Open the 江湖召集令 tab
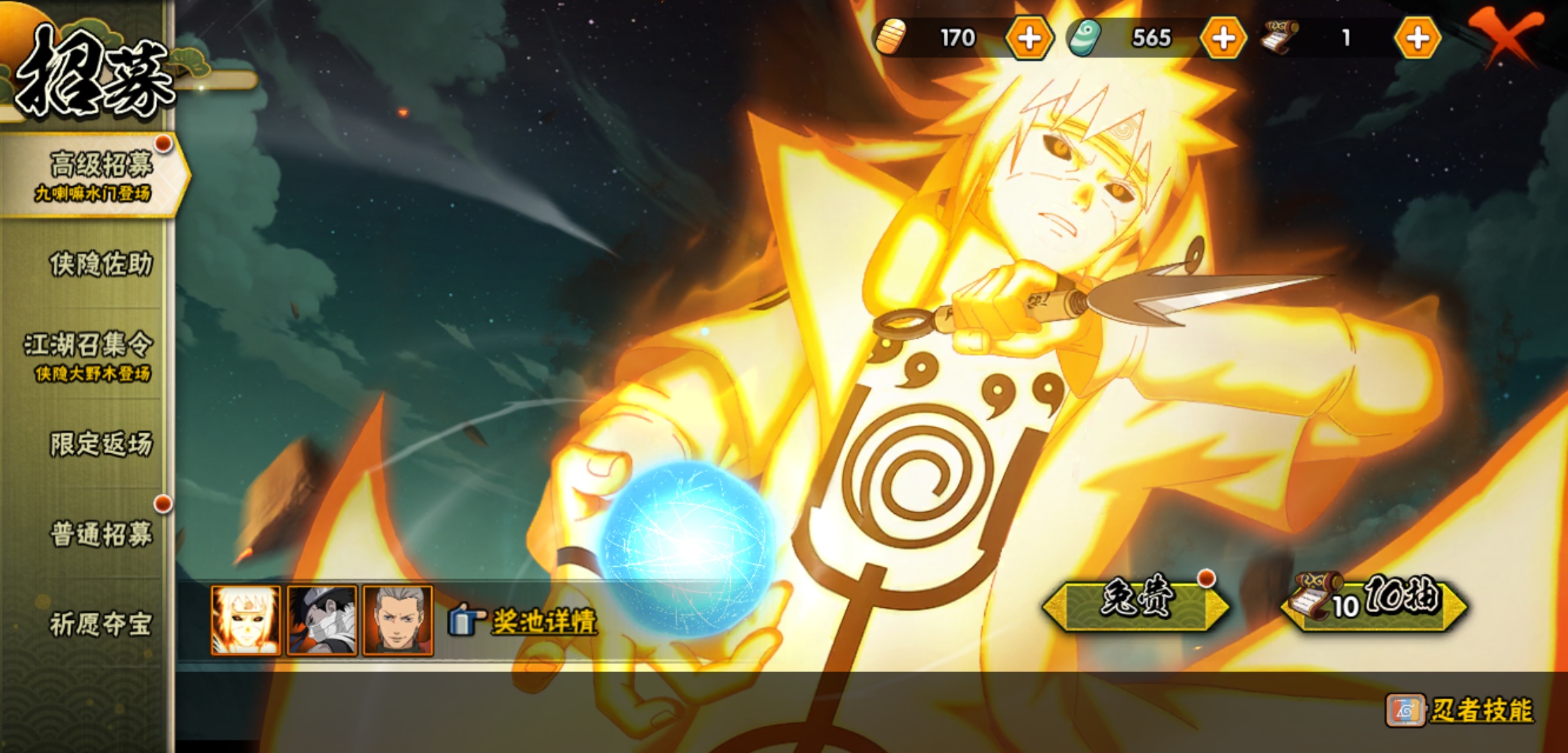Viewport: 1568px width, 753px height. [89, 355]
